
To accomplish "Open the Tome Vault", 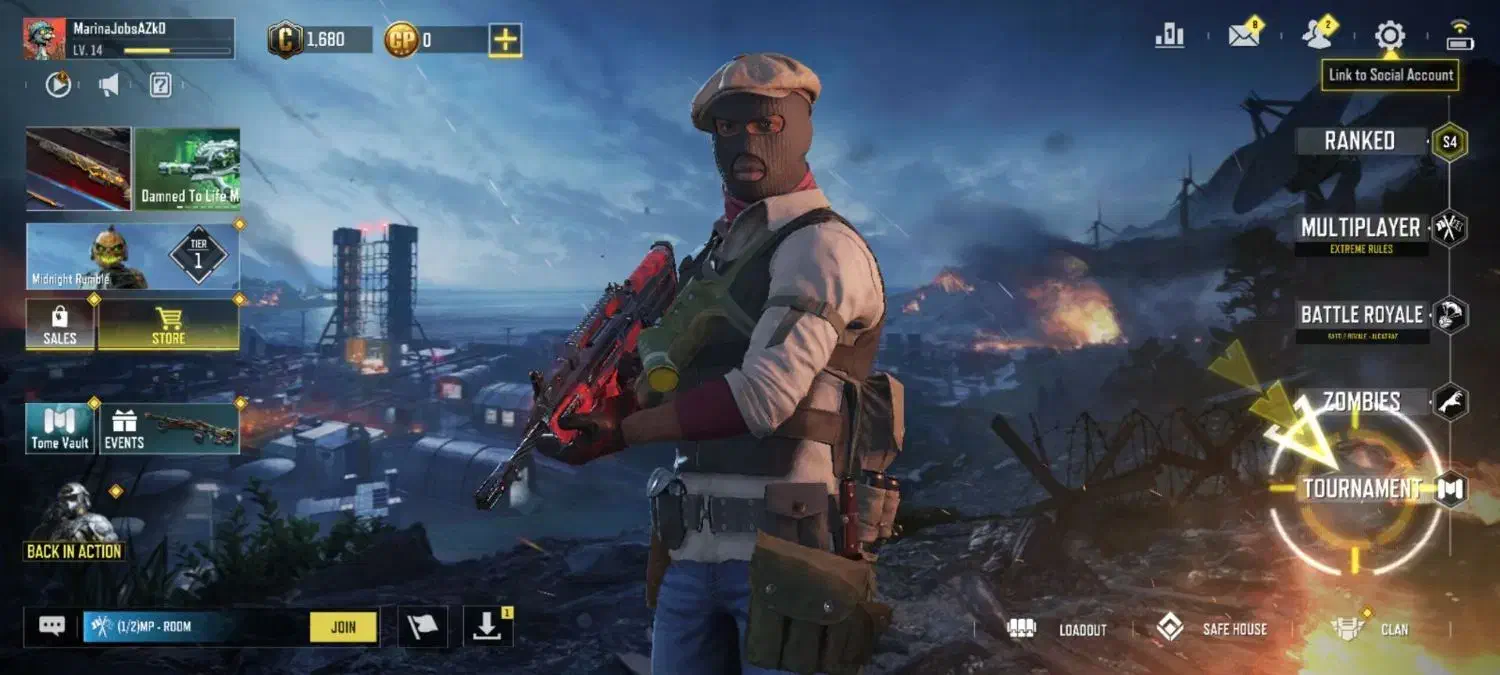I will (60, 429).
